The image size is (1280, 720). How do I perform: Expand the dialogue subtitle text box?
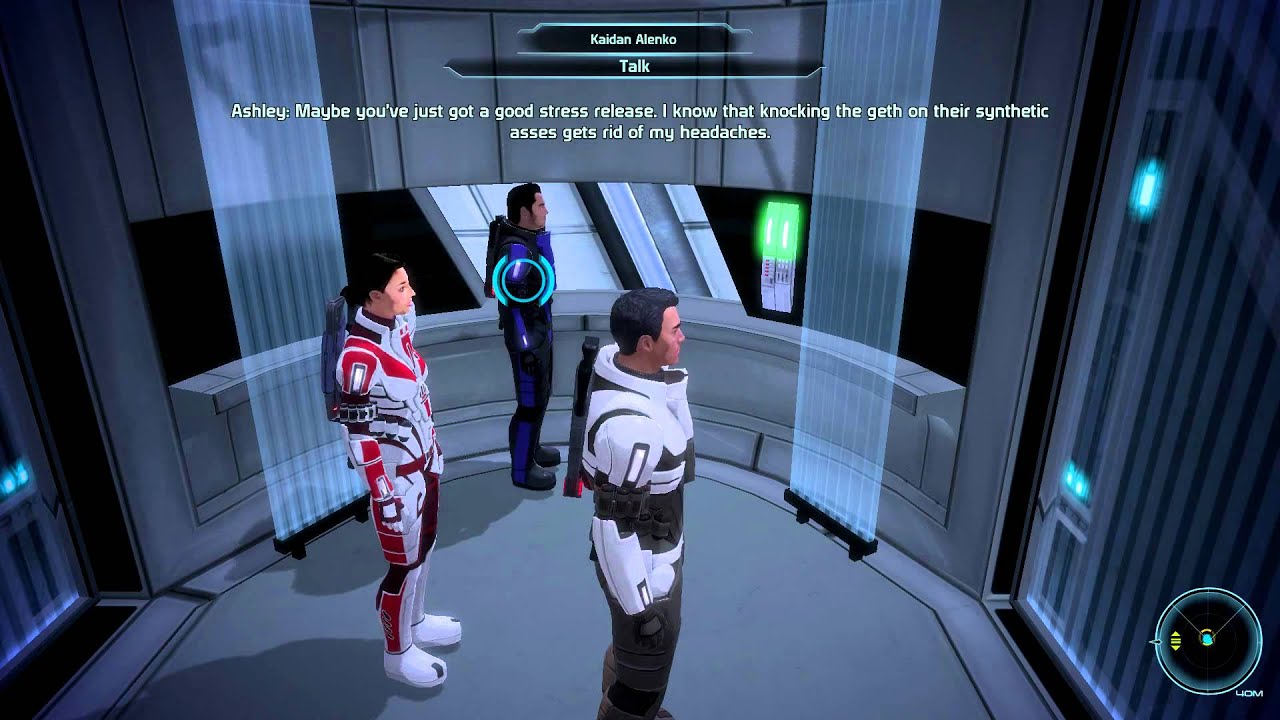coord(640,122)
